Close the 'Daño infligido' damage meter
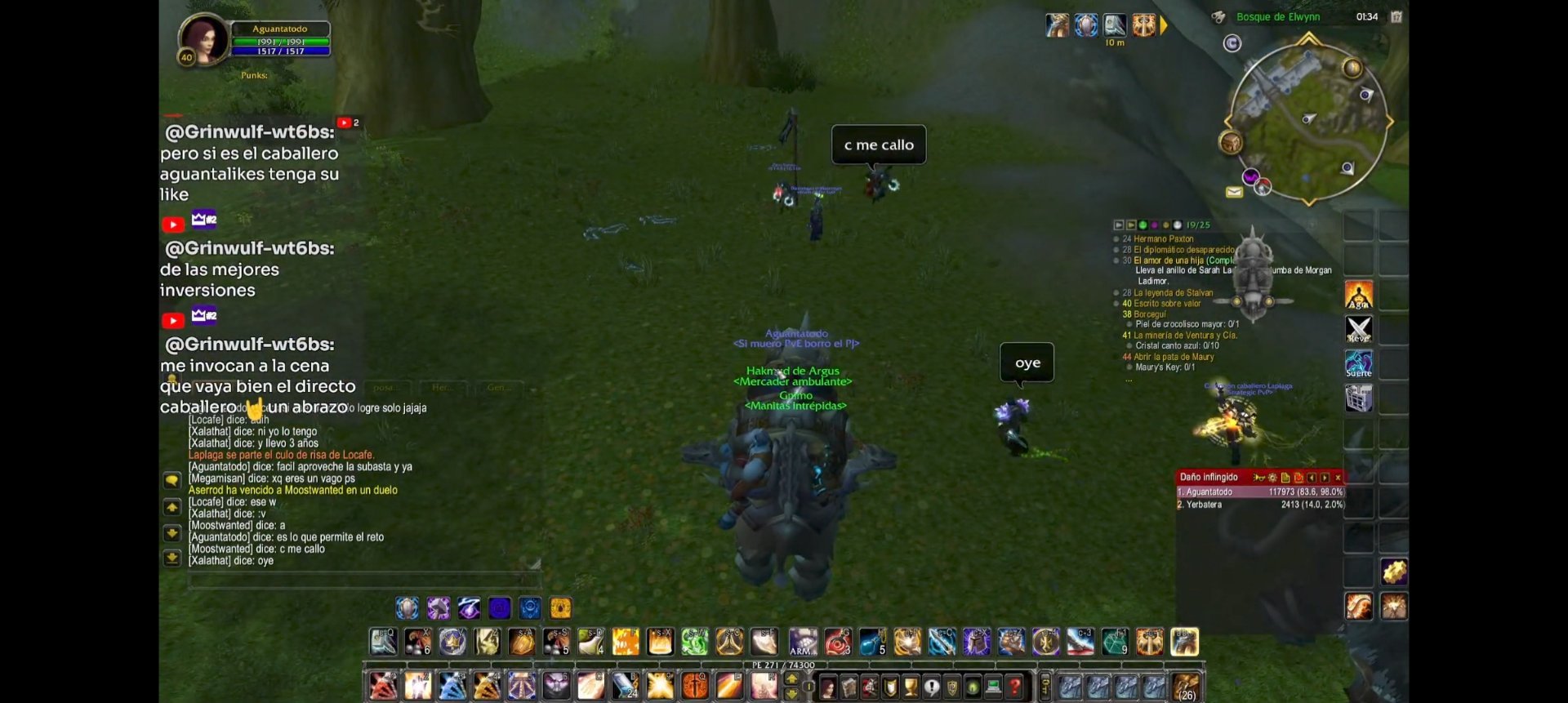 1338,478
